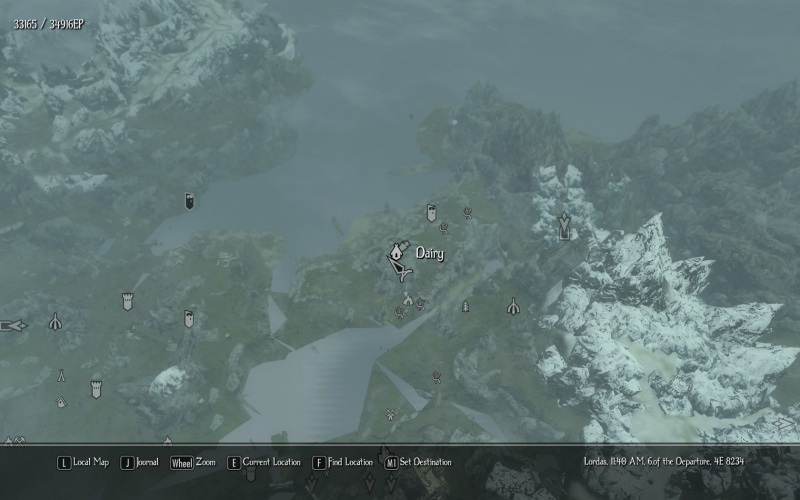Pick the white banner marker above Dairy
800x500 pixels.
tap(431, 212)
